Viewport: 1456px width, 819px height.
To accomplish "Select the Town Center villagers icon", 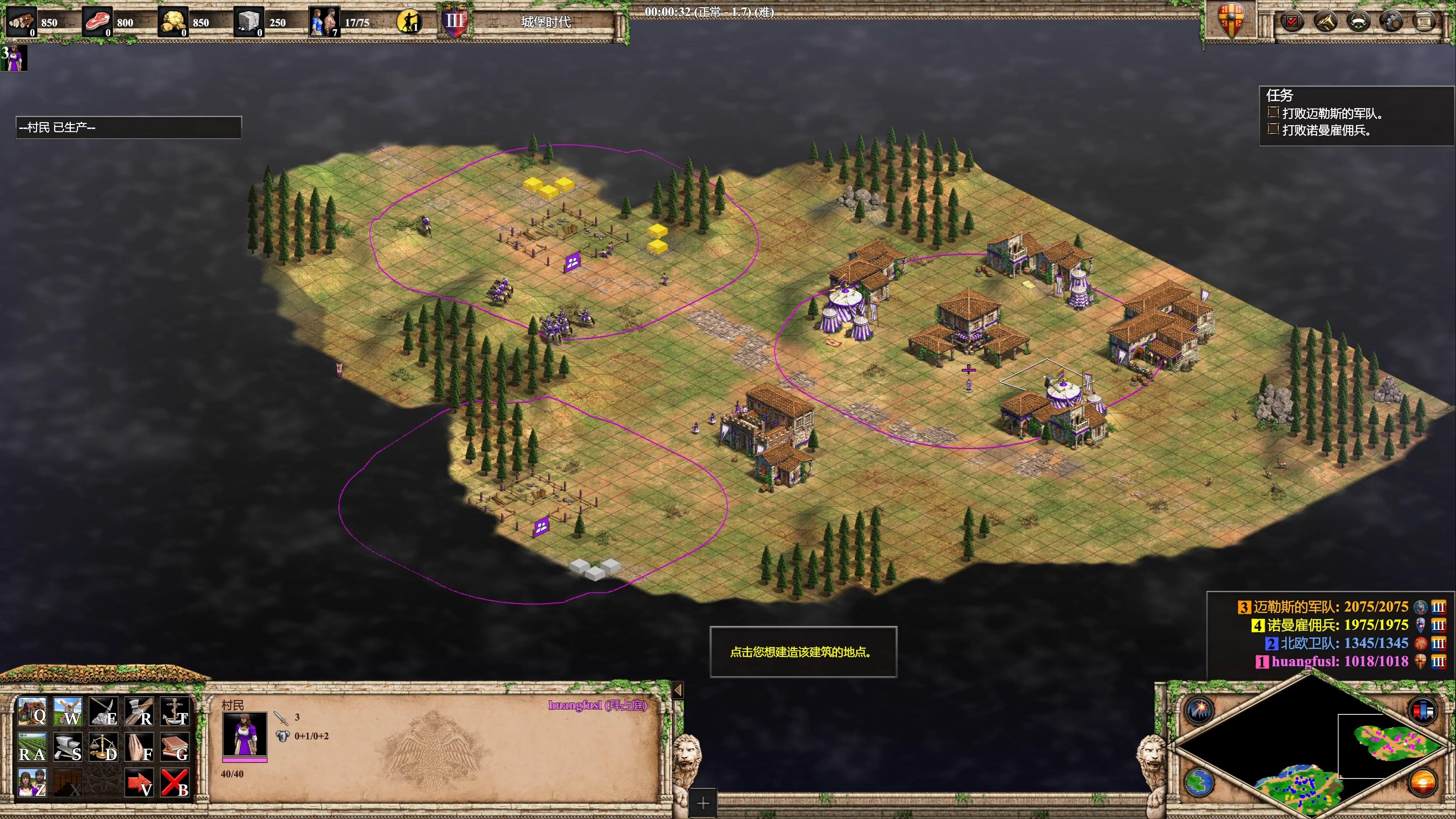I will [x=31, y=783].
